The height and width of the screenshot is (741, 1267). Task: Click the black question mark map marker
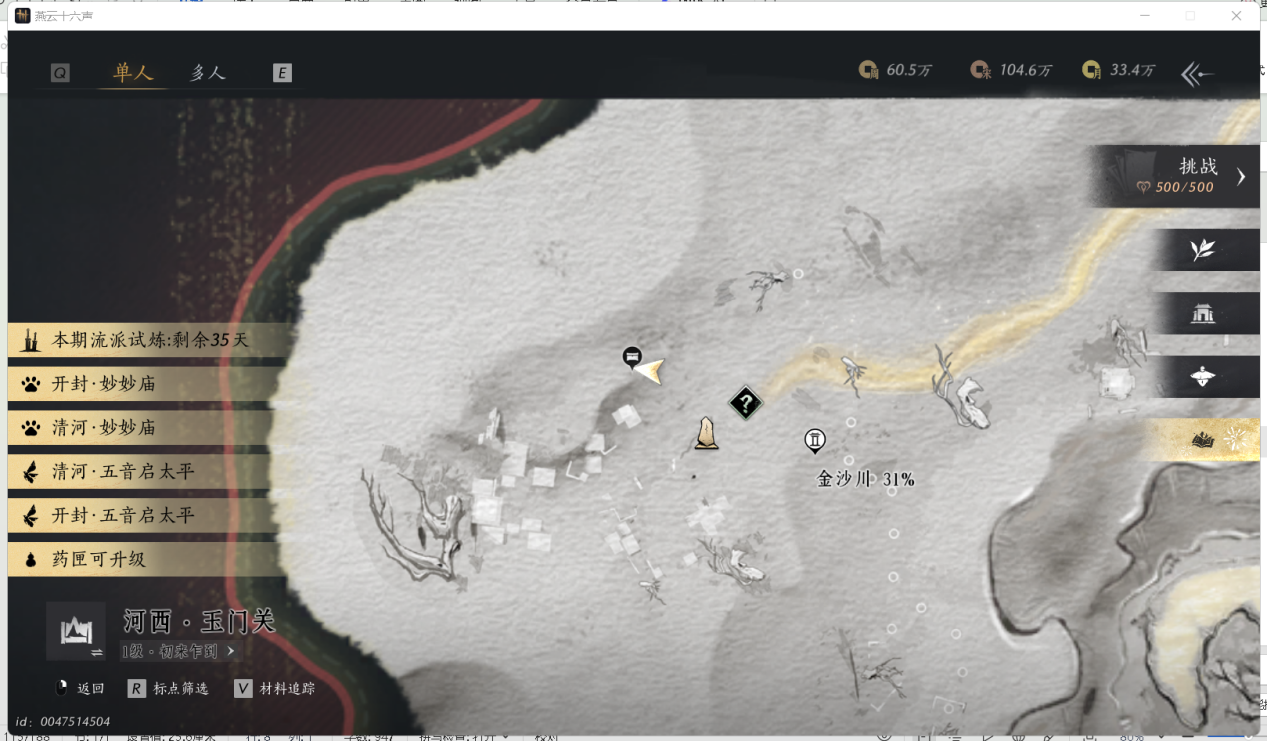[x=746, y=403]
